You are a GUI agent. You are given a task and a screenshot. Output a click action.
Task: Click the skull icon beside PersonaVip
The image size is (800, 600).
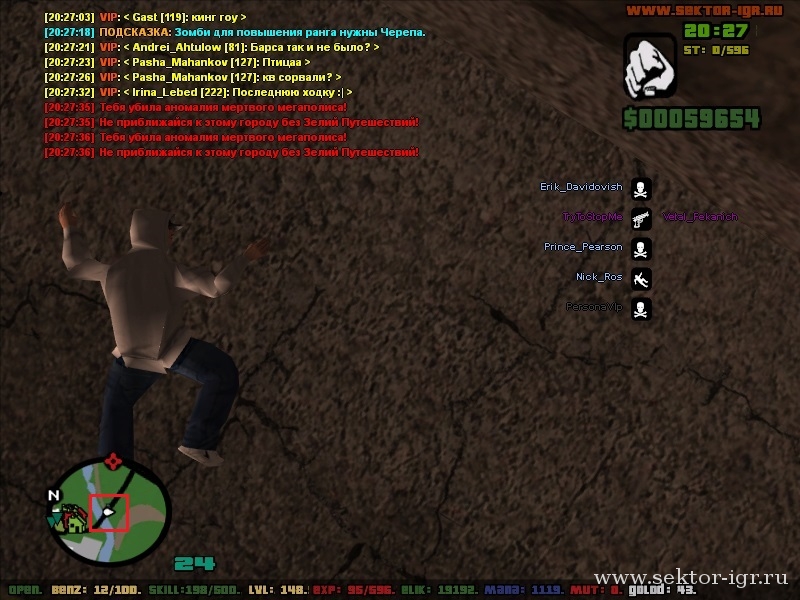click(x=641, y=308)
